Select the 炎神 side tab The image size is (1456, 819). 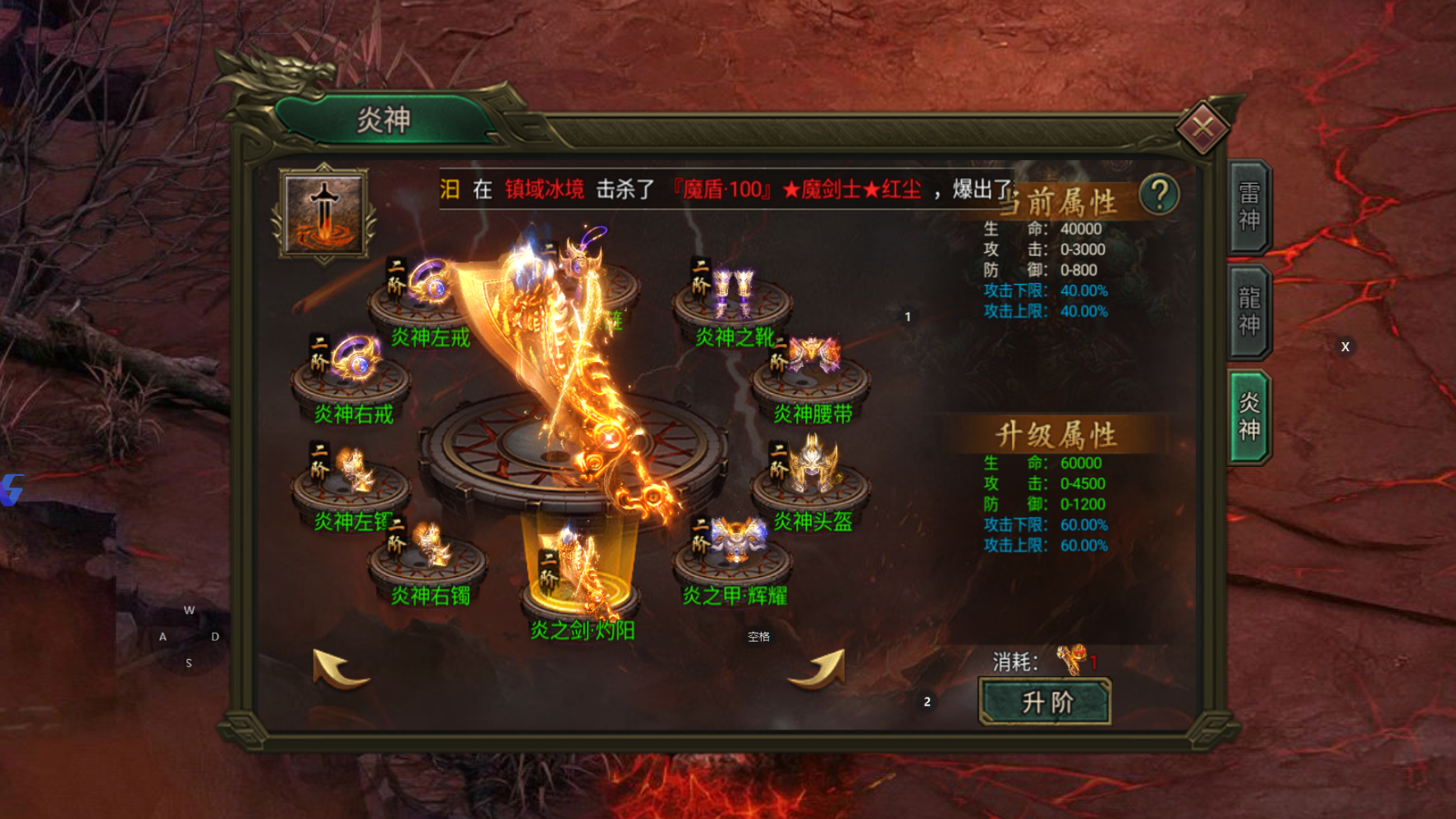(x=1248, y=416)
